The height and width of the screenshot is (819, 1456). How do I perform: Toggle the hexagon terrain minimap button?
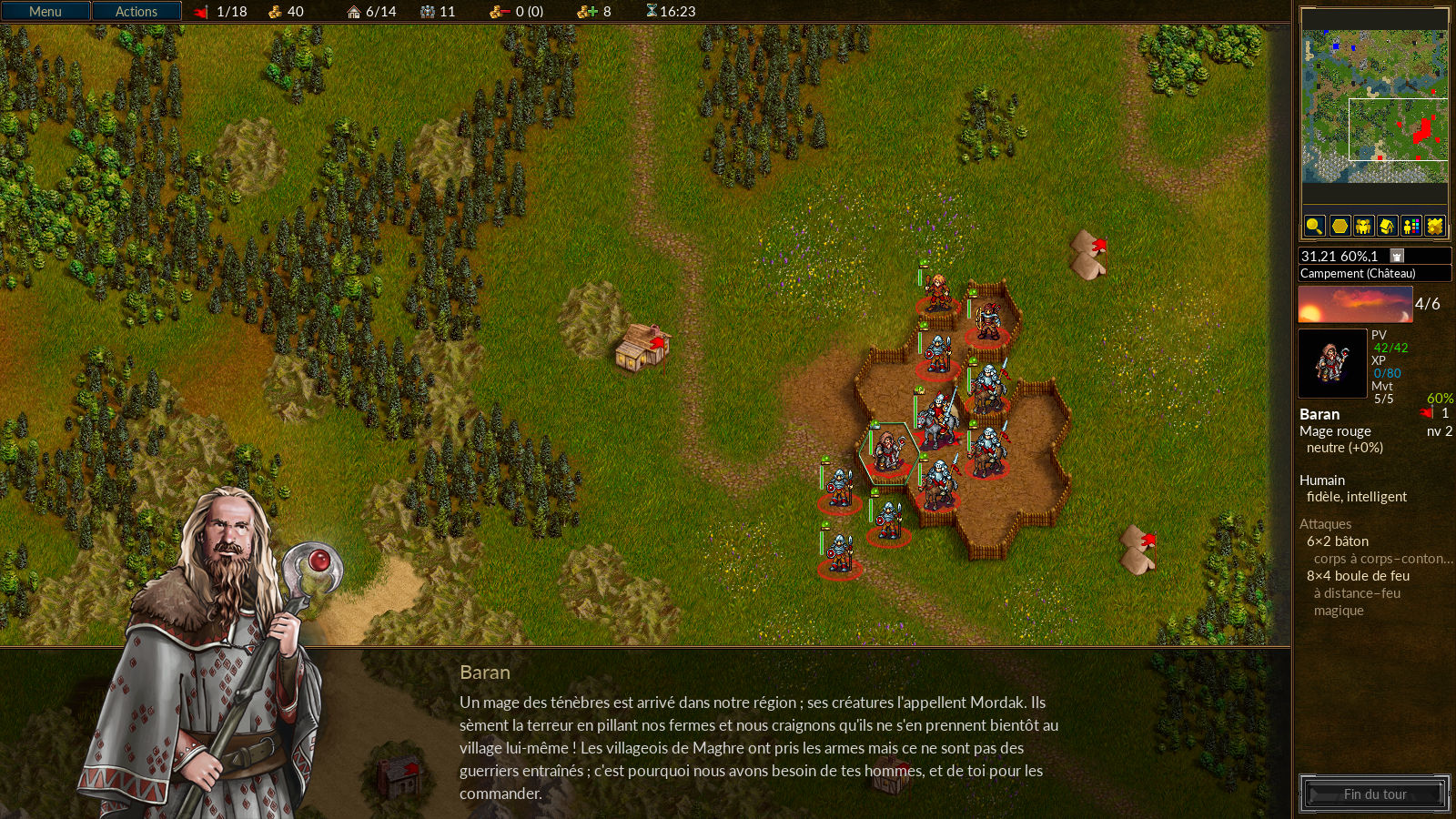[1339, 226]
